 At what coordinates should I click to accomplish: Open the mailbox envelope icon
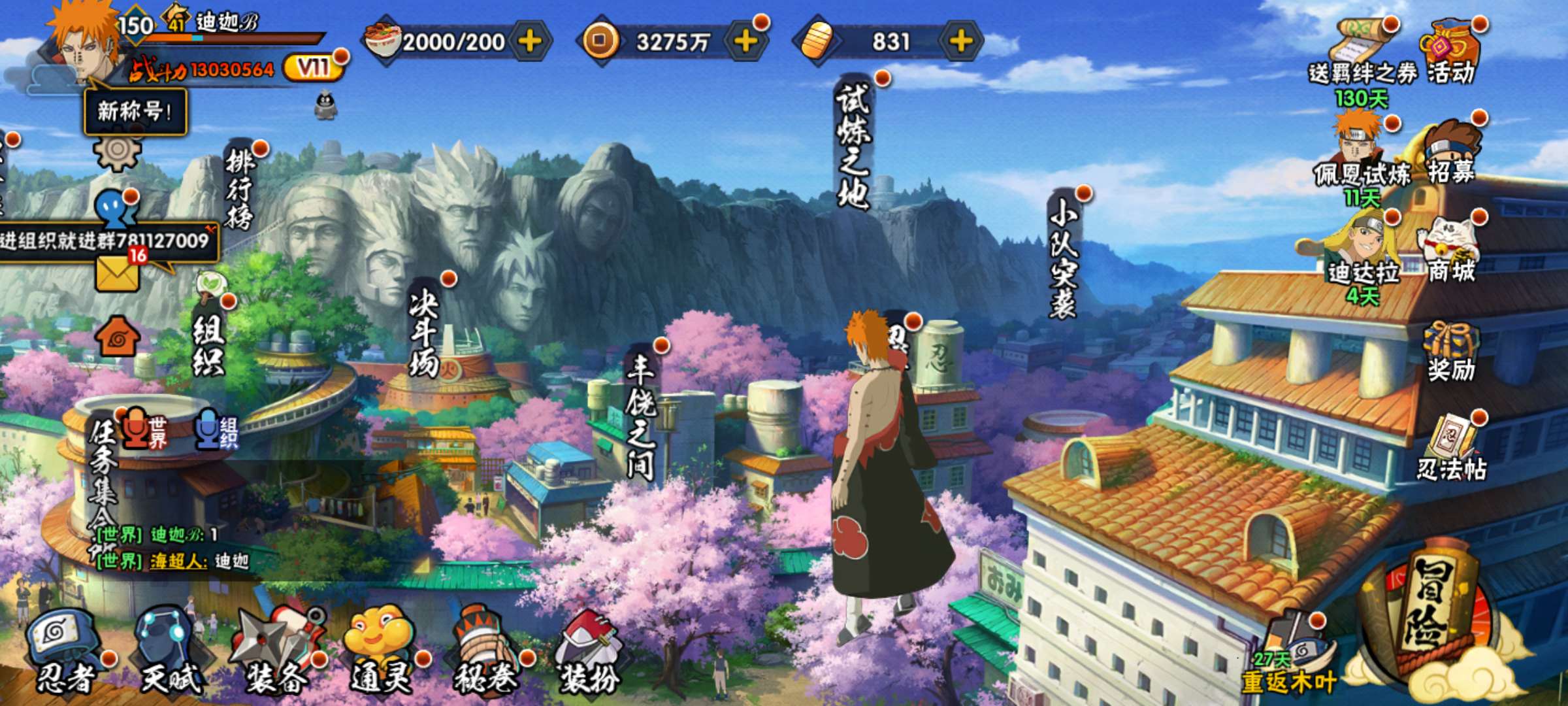(118, 273)
